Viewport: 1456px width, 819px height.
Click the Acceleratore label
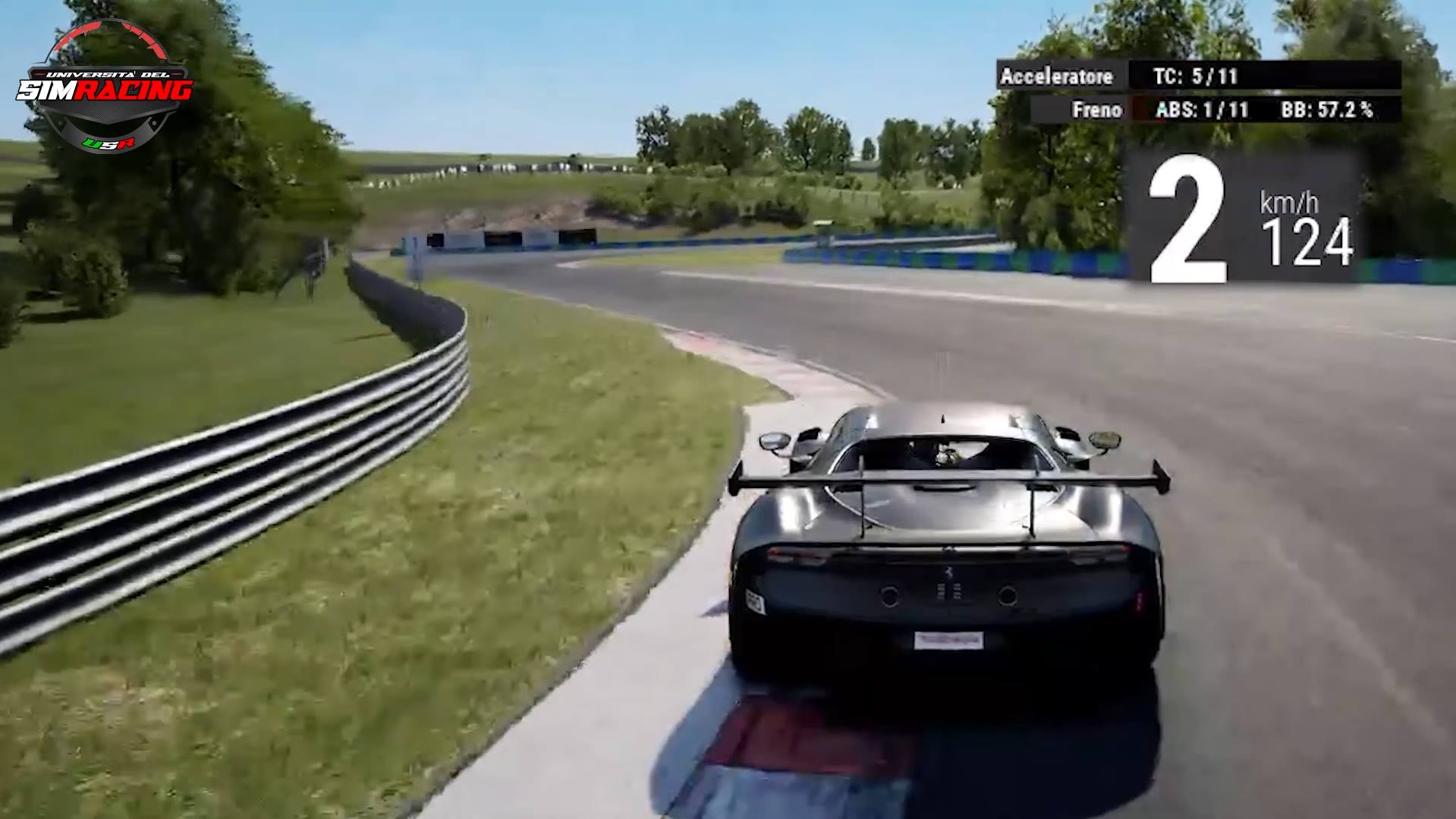[x=1058, y=77]
